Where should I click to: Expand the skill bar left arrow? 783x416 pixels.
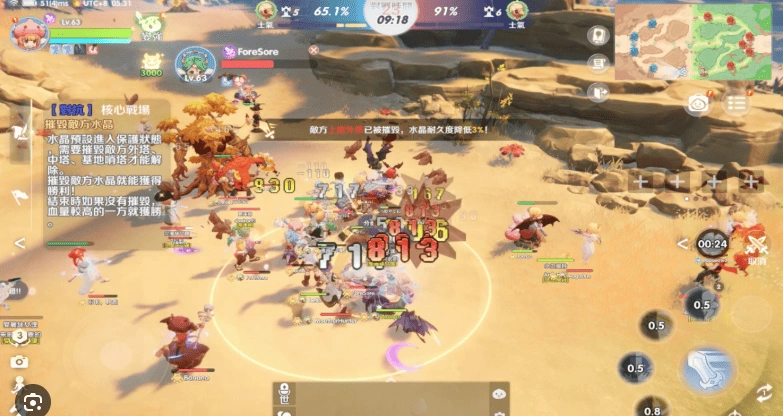pos(683,244)
